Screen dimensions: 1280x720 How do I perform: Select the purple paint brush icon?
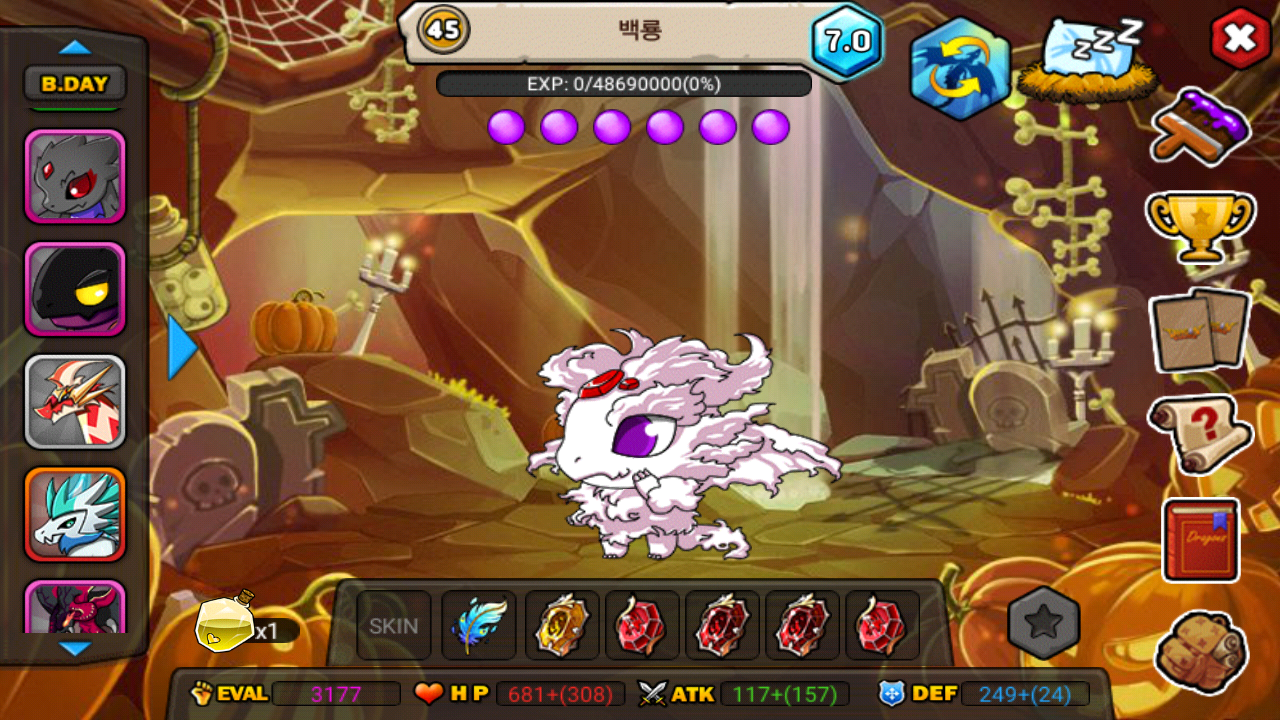(1200, 126)
